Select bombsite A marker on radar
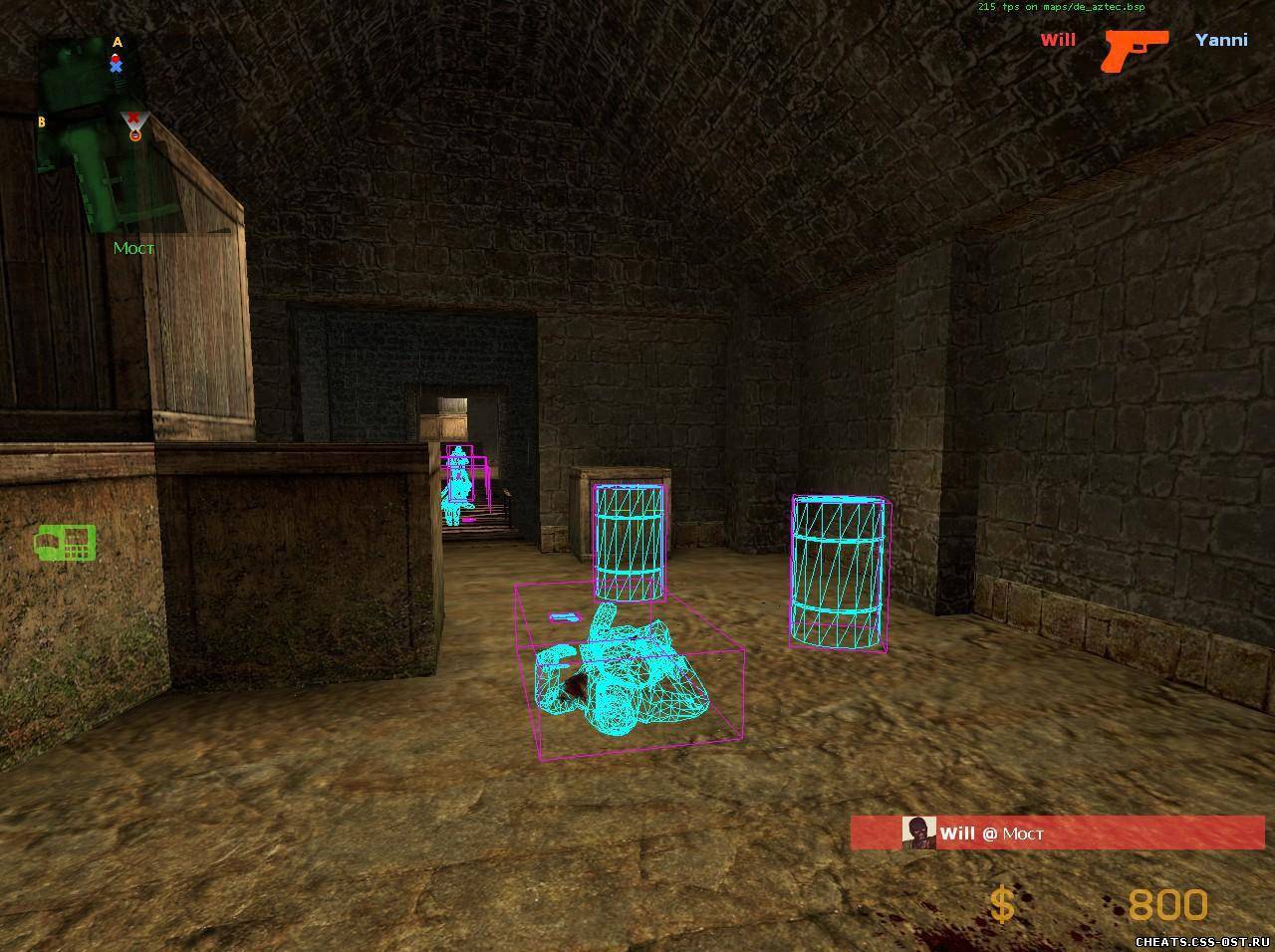This screenshot has width=1275, height=952. (x=118, y=42)
